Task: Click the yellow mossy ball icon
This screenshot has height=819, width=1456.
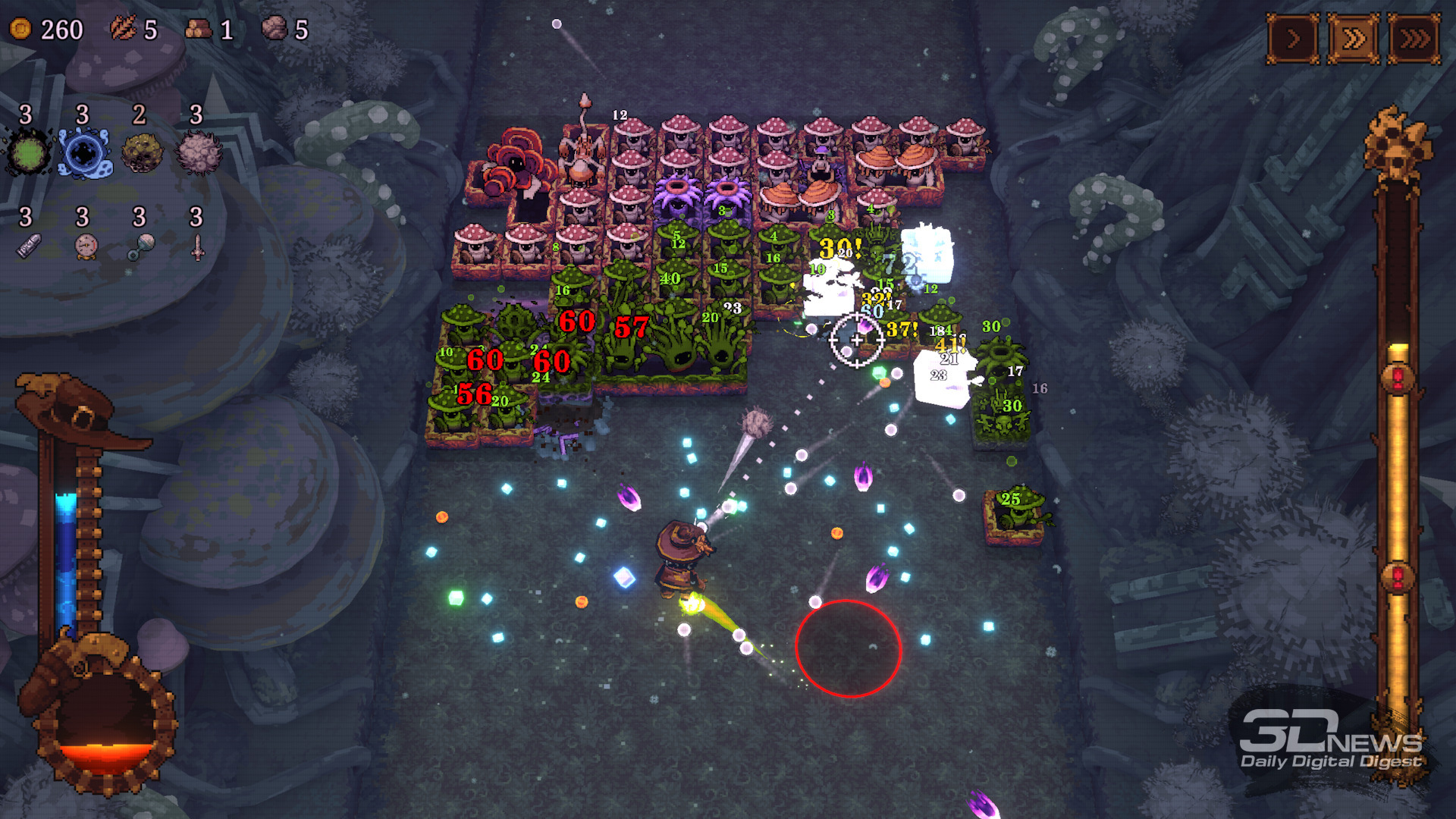Action: pyautogui.click(x=142, y=153)
